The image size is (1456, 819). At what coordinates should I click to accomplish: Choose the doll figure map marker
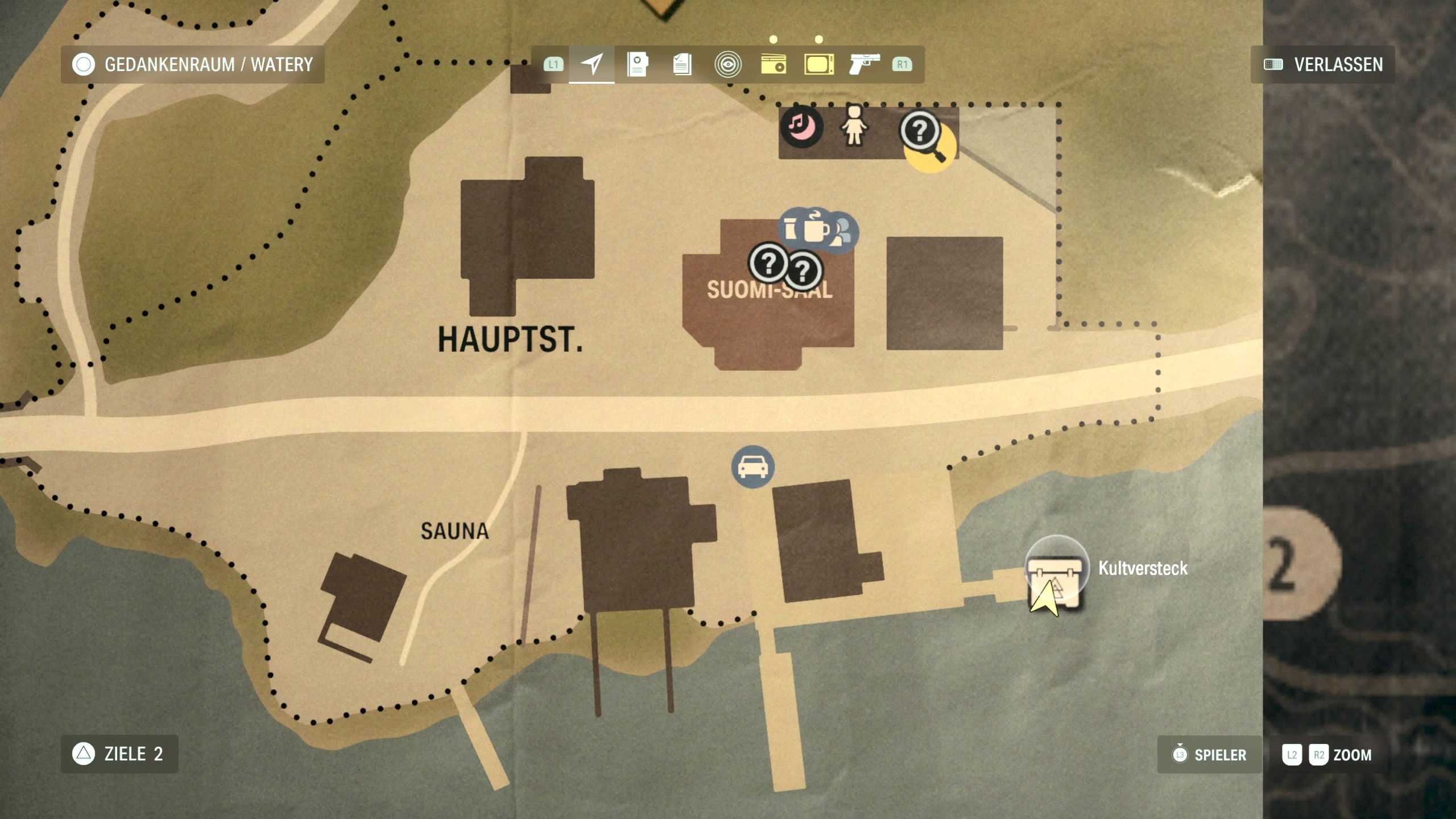854,126
